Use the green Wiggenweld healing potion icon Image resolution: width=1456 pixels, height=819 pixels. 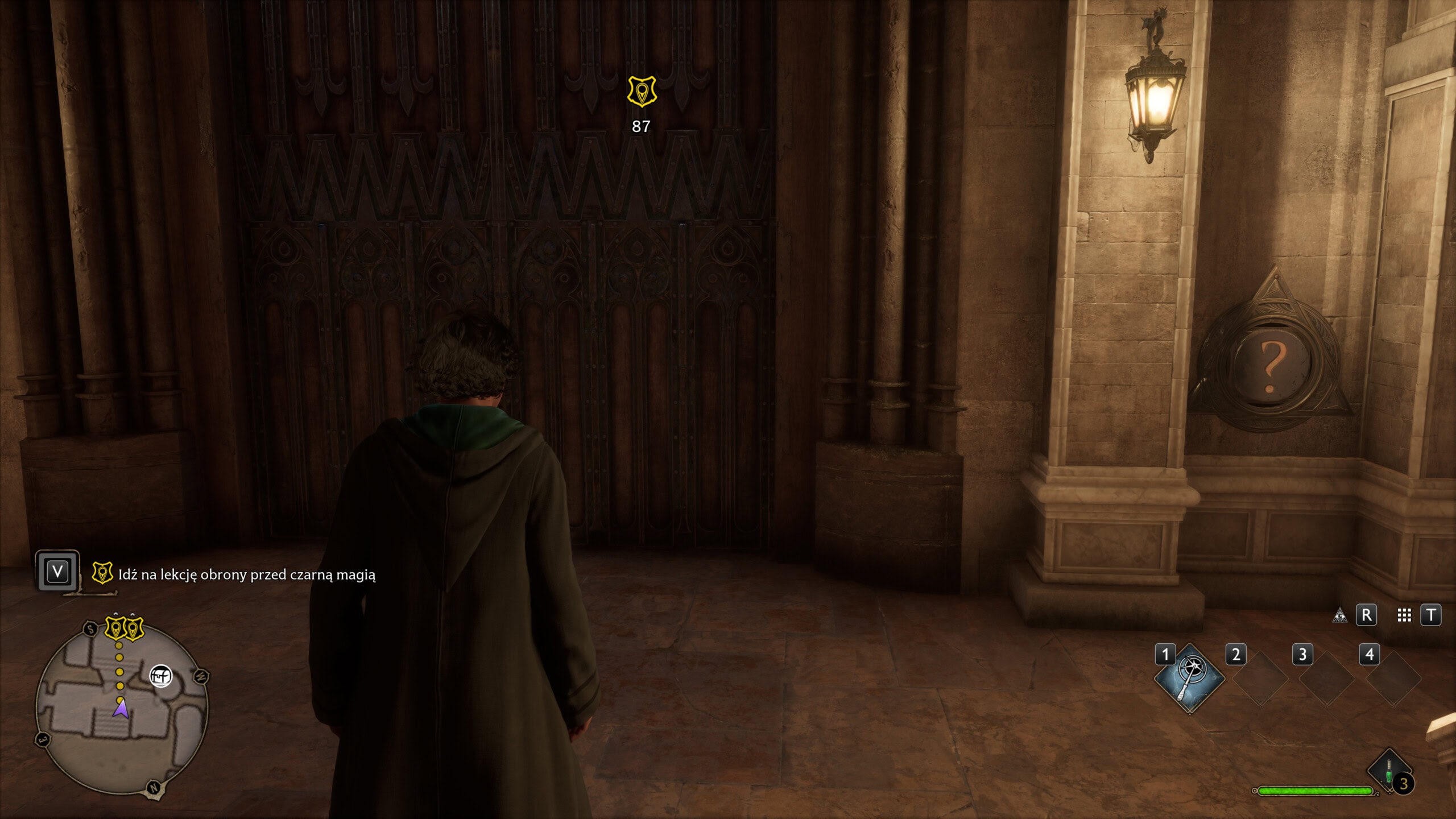point(1389,770)
